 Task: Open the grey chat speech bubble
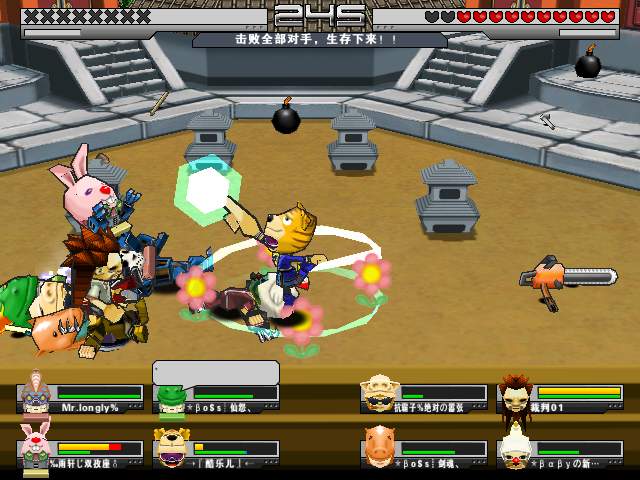[x=215, y=372]
